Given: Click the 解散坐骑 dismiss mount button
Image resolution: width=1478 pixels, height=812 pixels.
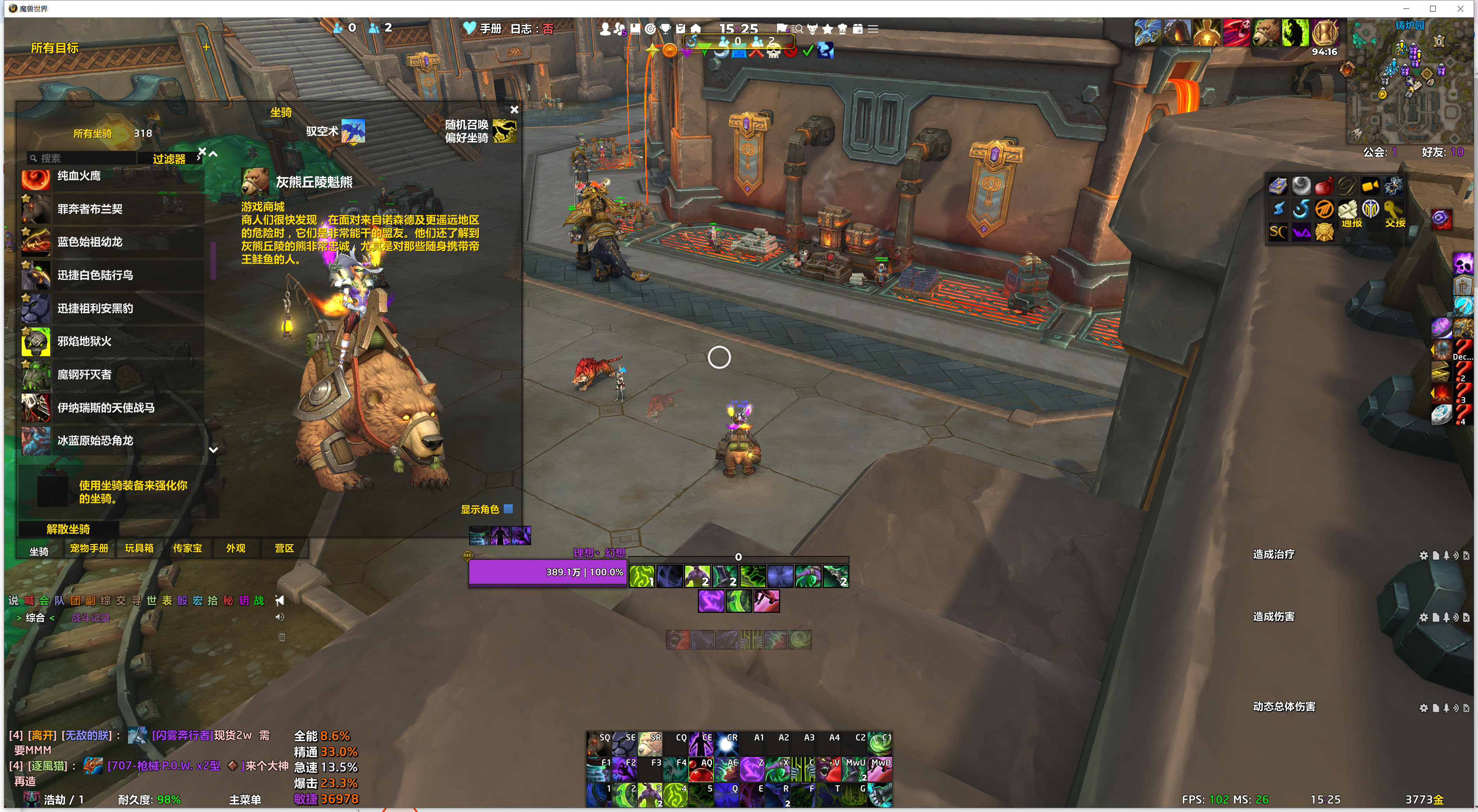Looking at the screenshot, I should coord(68,529).
